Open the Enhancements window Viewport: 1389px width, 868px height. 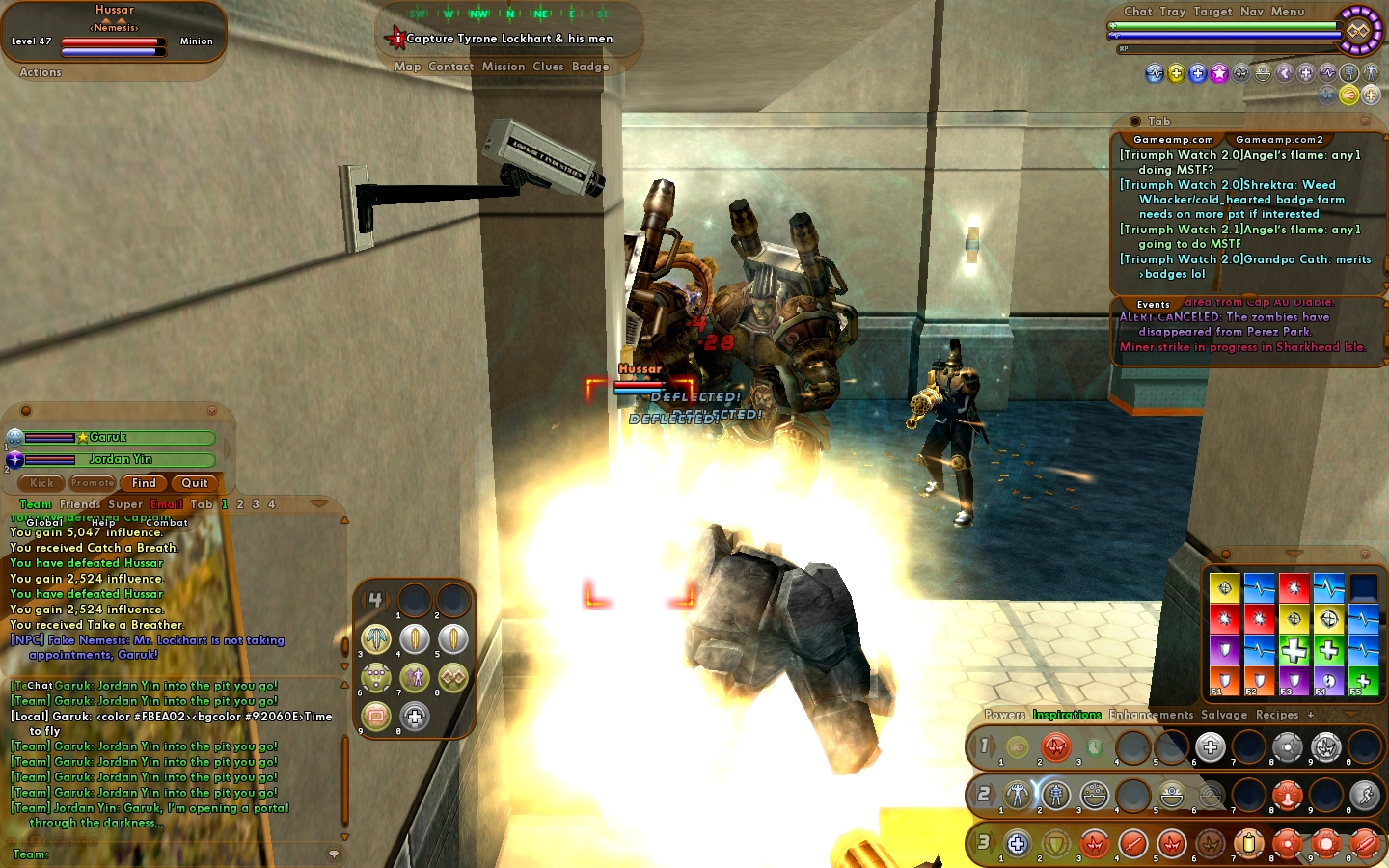tap(1151, 715)
